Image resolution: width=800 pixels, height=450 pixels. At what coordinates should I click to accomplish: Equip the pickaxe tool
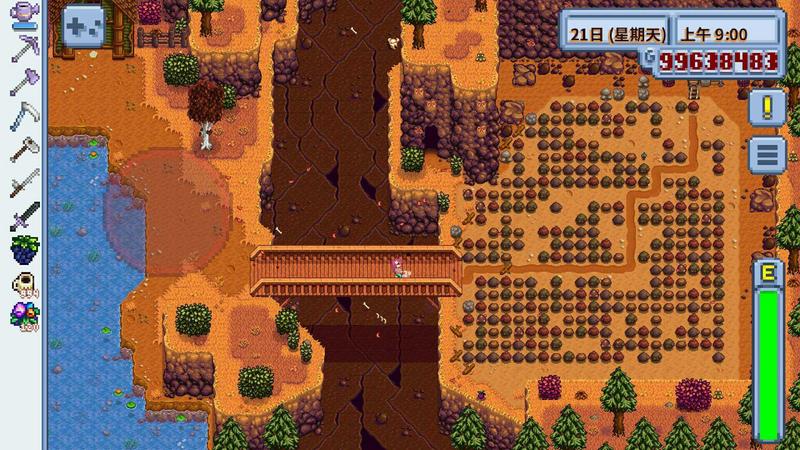[x=22, y=50]
